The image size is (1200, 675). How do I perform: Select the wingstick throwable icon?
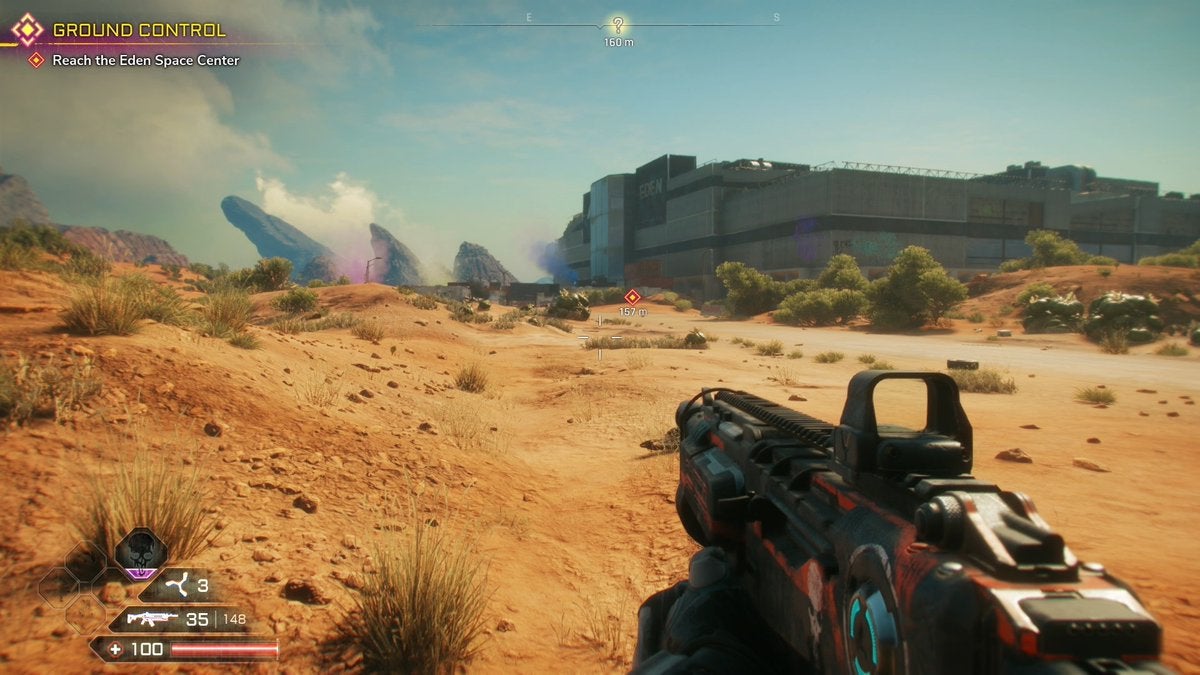[179, 586]
